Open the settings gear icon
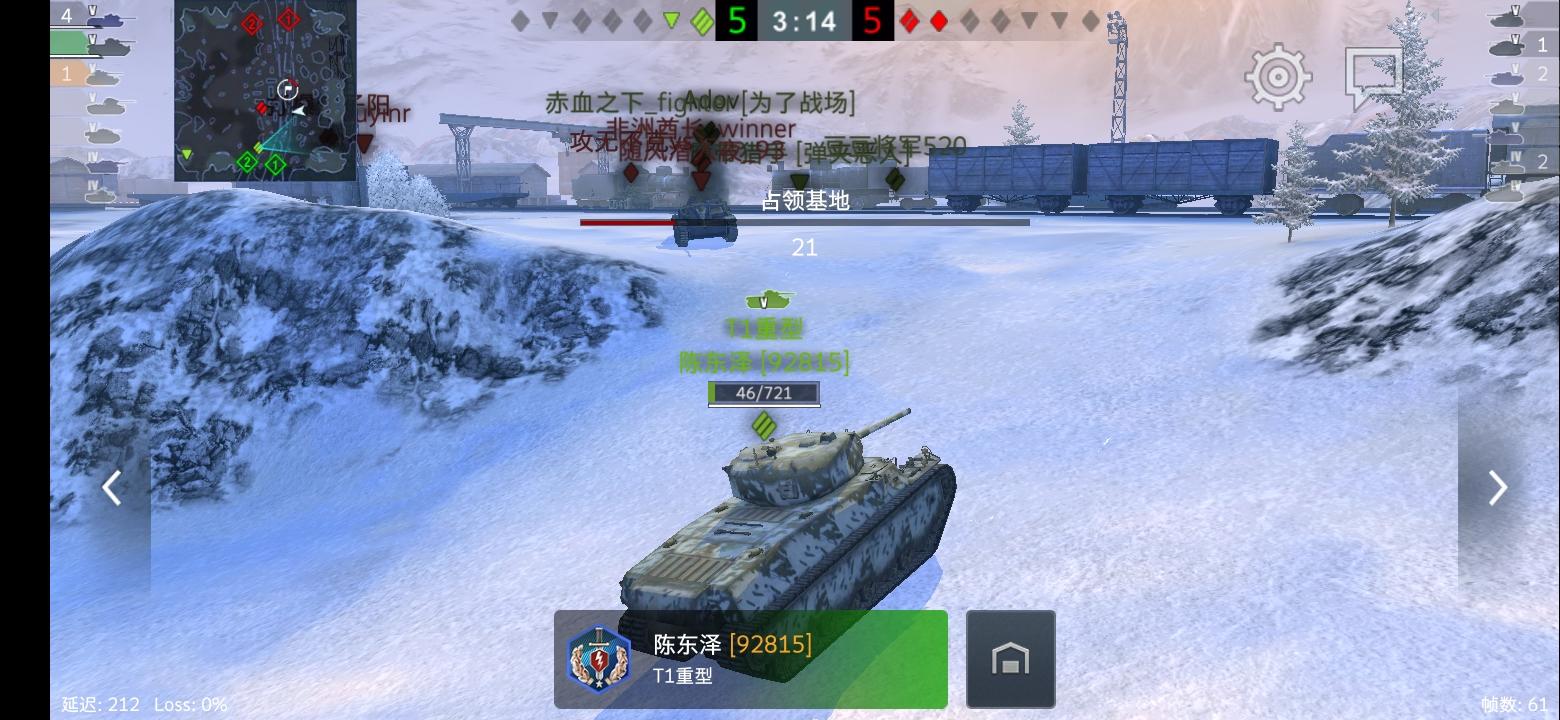Viewport: 1560px width, 720px height. click(x=1277, y=74)
